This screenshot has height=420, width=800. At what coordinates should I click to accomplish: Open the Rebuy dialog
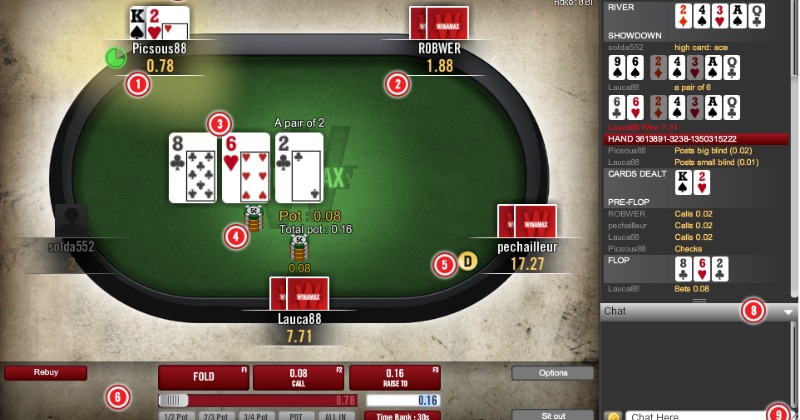[45, 372]
